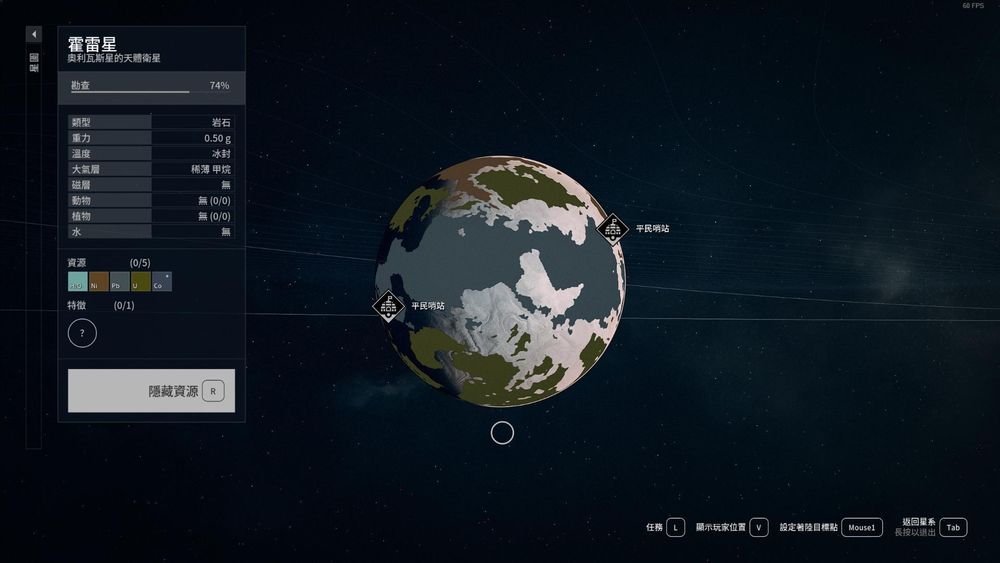This screenshot has height=563, width=1000.
Task: Click the 隱藏資源 hide resources button
Action: pos(151,390)
